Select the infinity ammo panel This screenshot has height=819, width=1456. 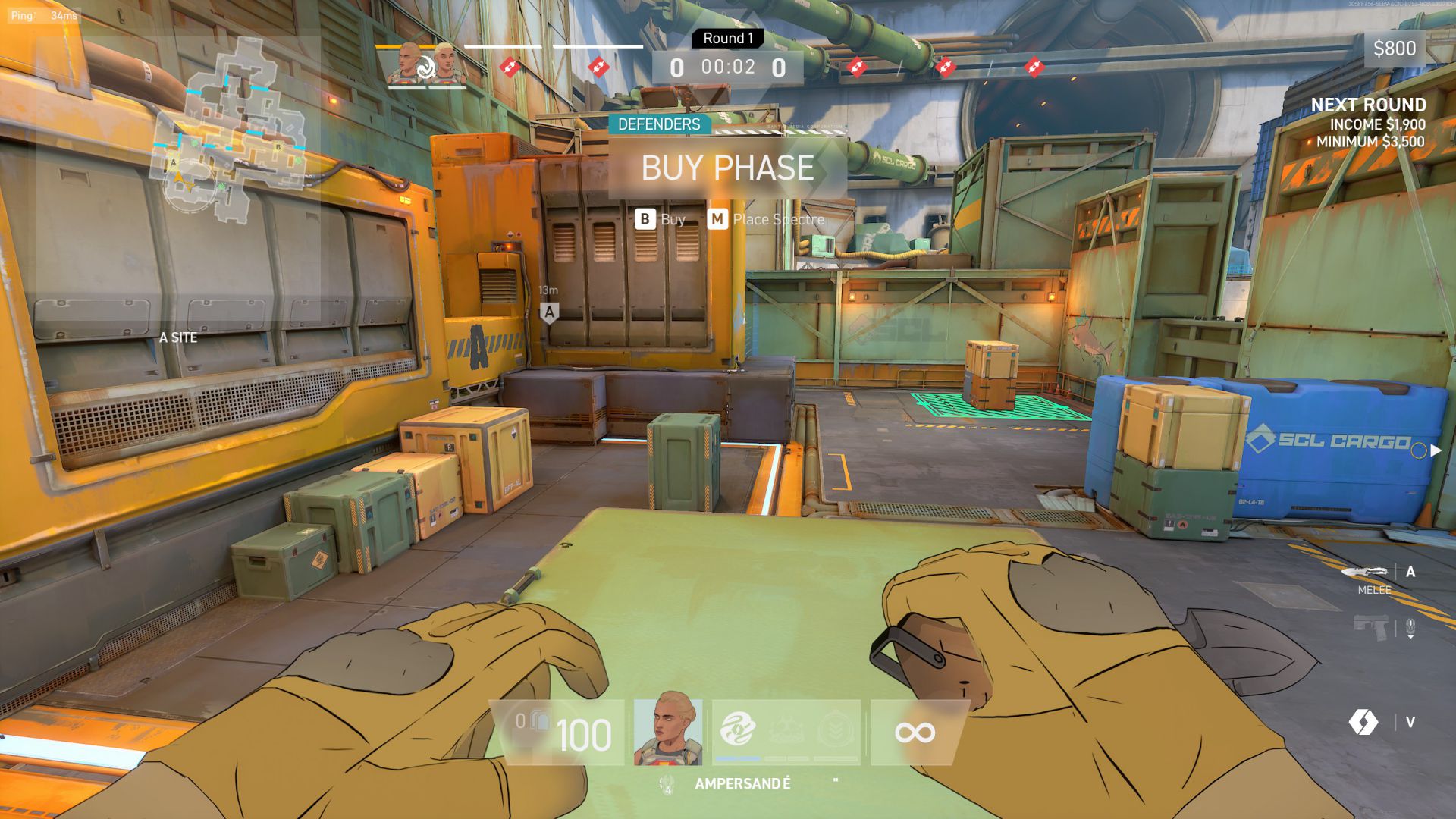point(915,733)
